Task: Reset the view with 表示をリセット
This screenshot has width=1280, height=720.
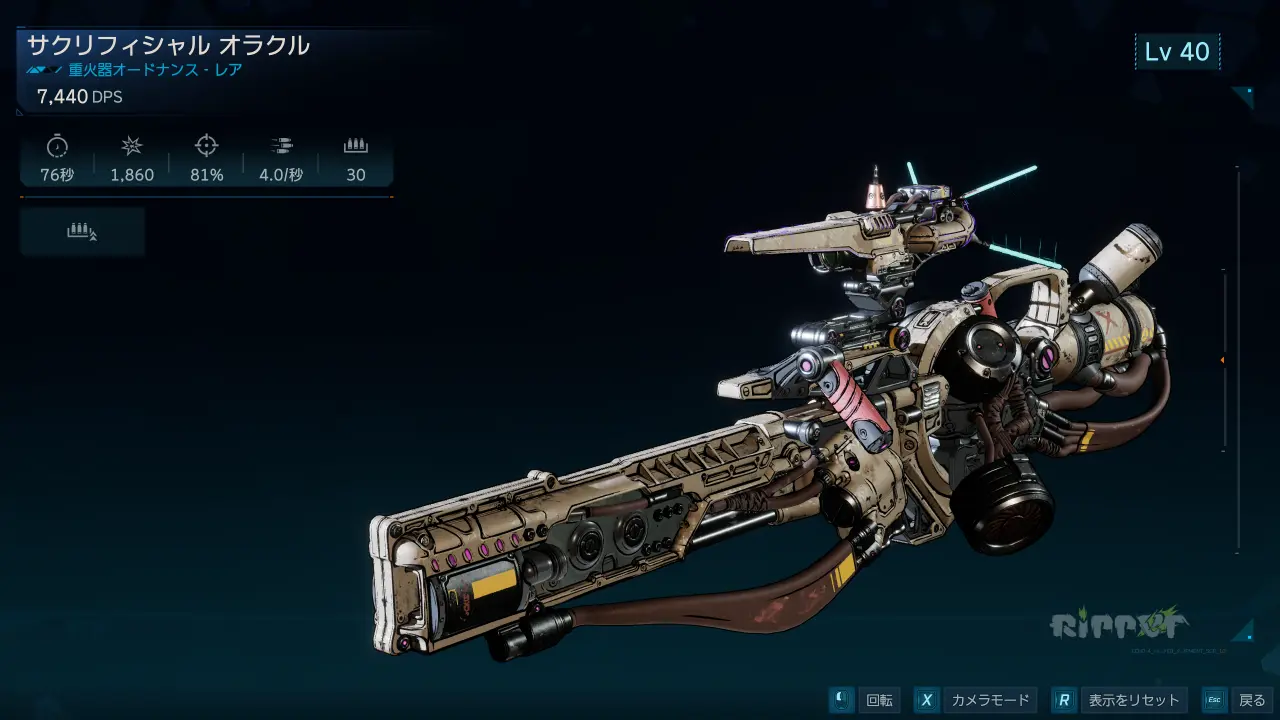Action: (1121, 700)
